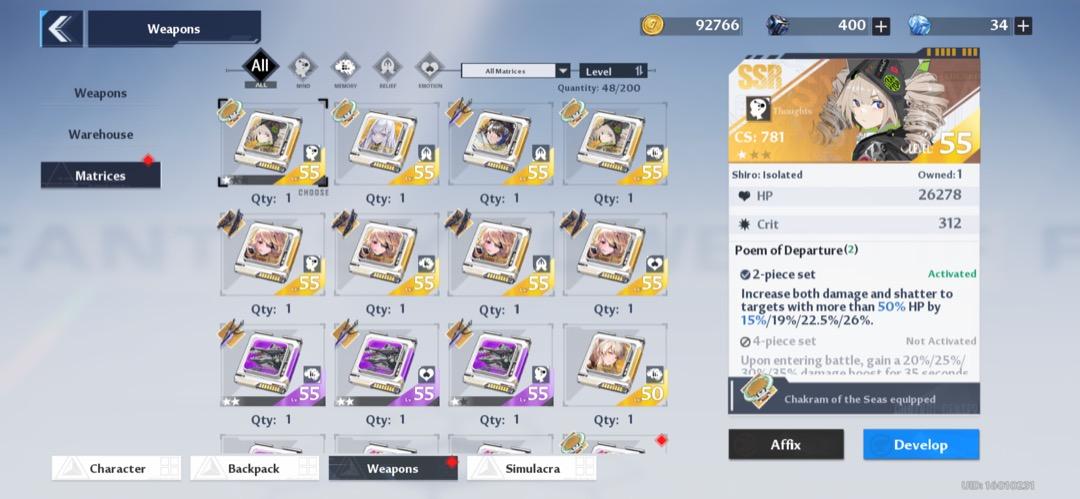Viewport: 1080px width, 499px height.
Task: Add more of the 400 dark crystal currency
Action: (x=881, y=26)
